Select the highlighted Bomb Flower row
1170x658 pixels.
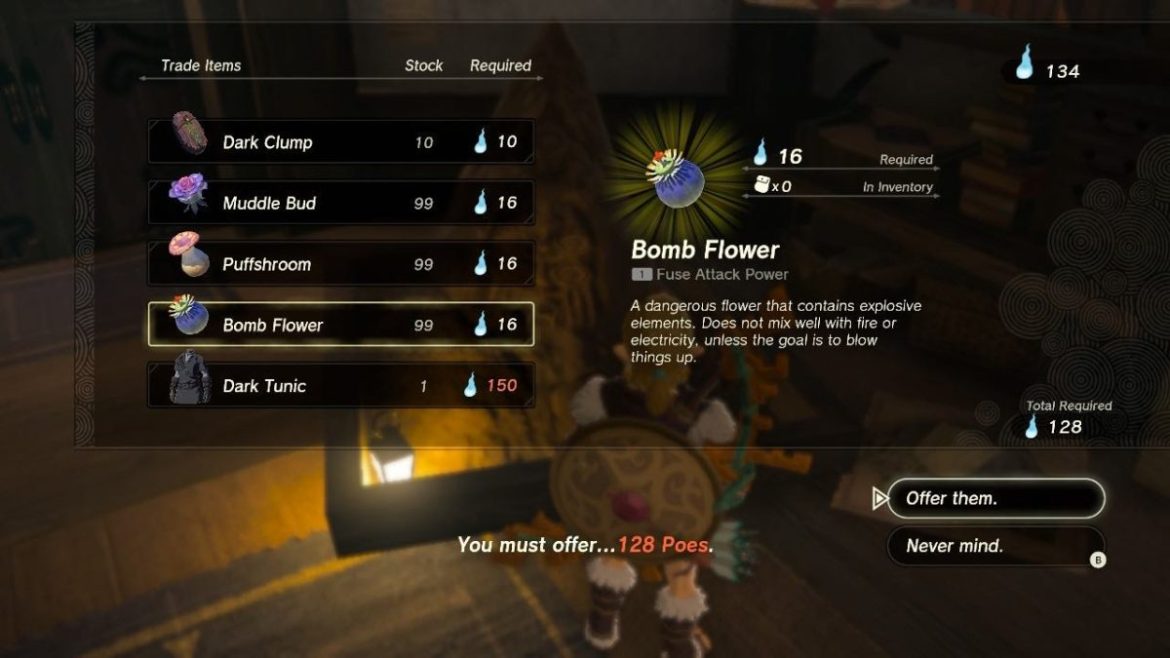click(x=340, y=325)
